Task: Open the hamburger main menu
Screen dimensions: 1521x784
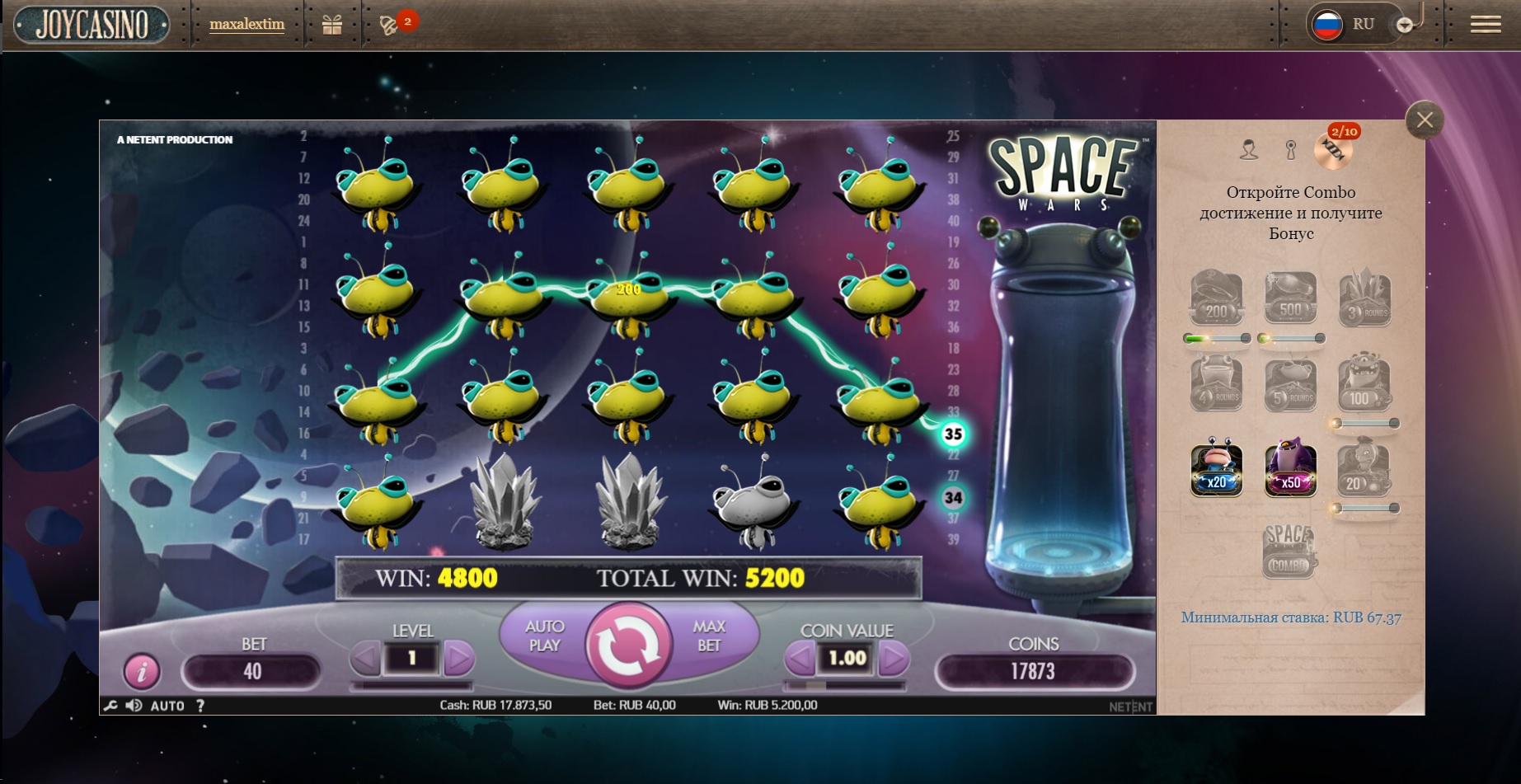Action: coord(1485,25)
